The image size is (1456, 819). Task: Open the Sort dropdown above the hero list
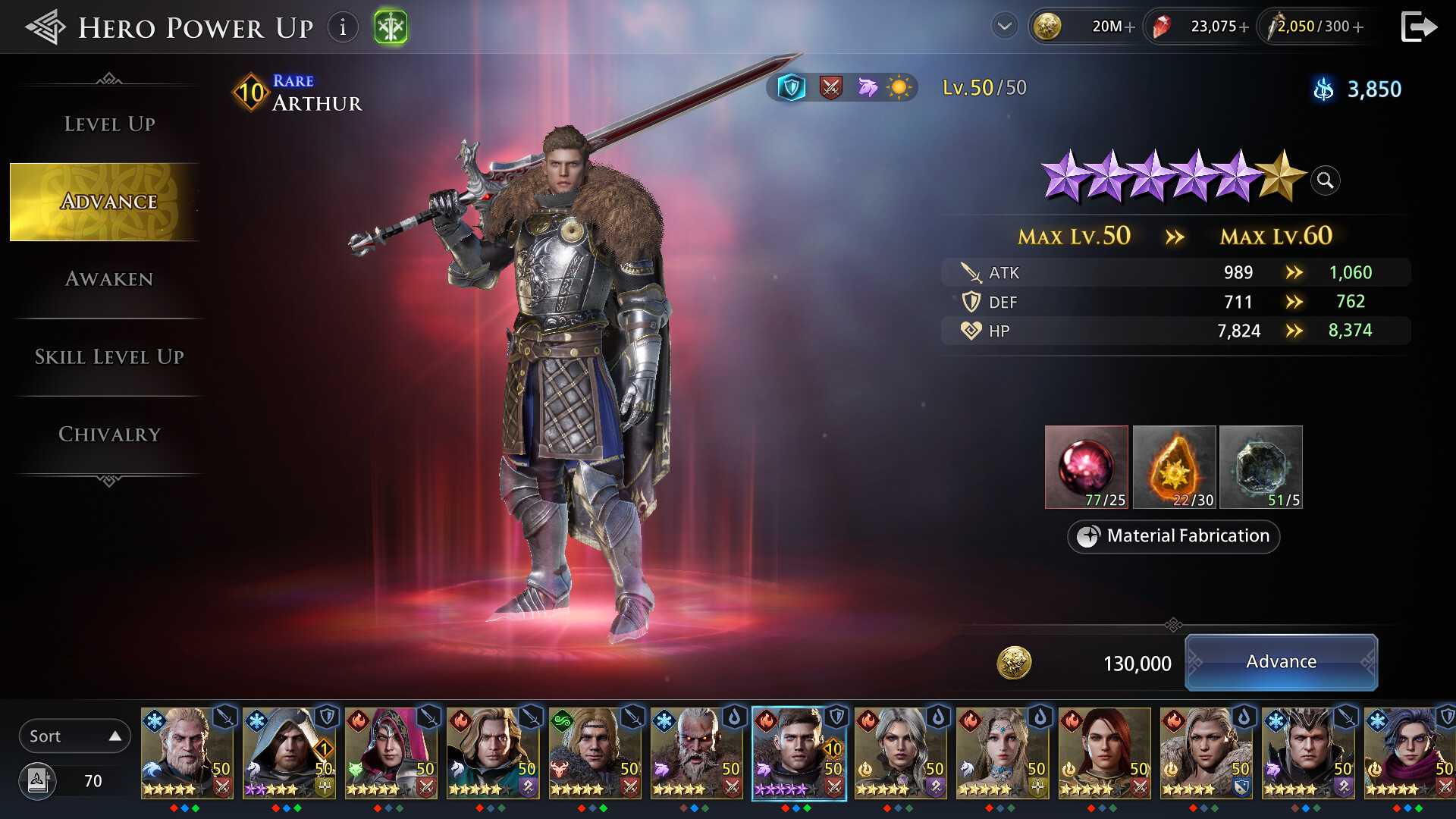pyautogui.click(x=74, y=735)
